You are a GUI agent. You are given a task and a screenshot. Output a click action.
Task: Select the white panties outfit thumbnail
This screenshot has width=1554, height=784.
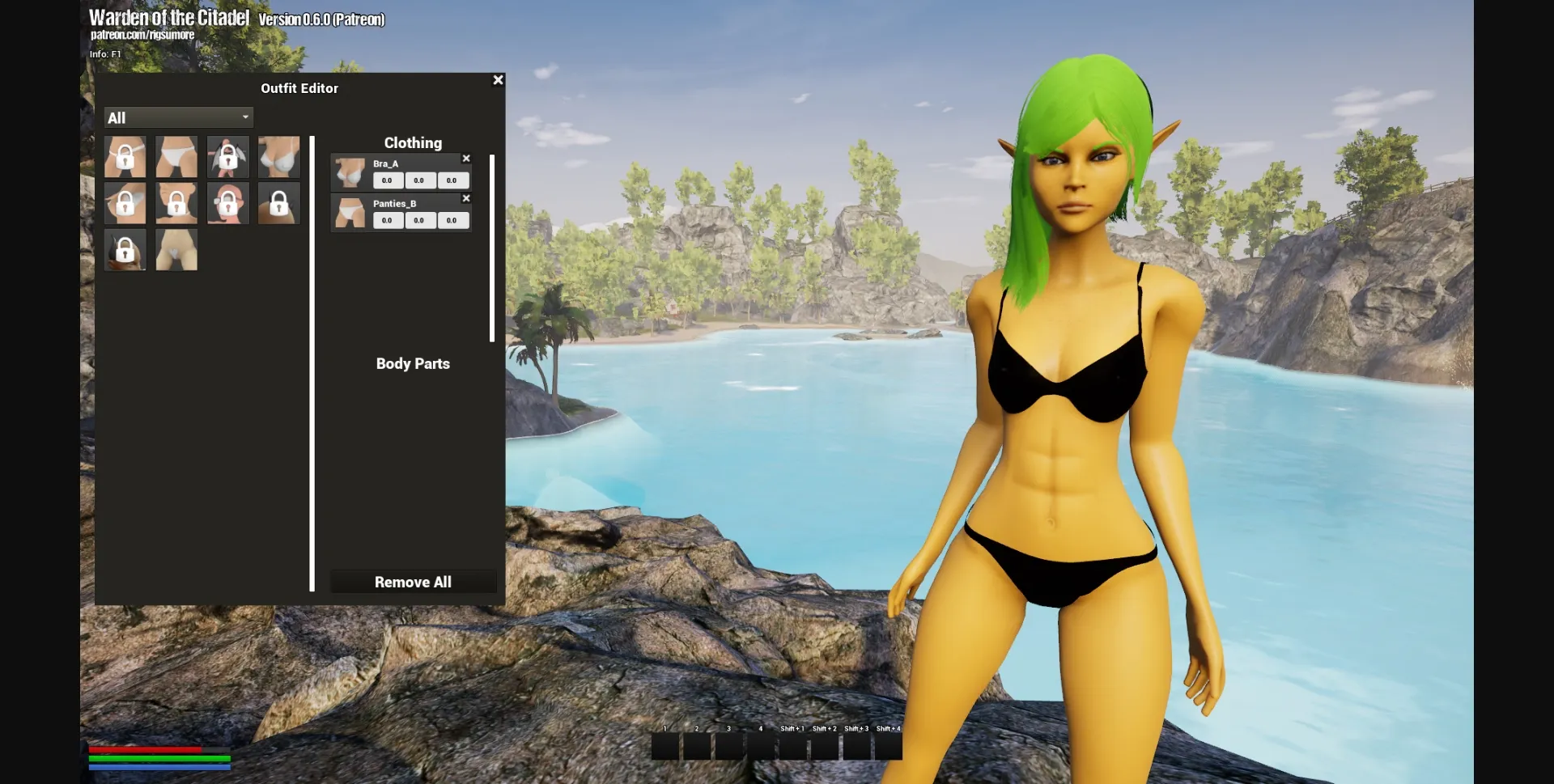[x=176, y=157]
